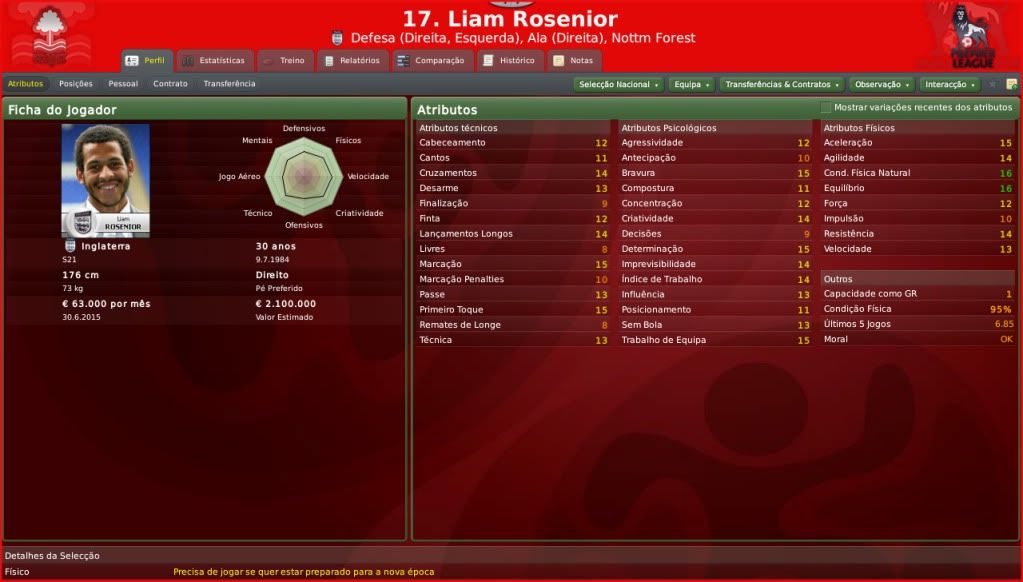Open the Selecção Nacional dropdown
The image size is (1023, 582).
pos(619,85)
